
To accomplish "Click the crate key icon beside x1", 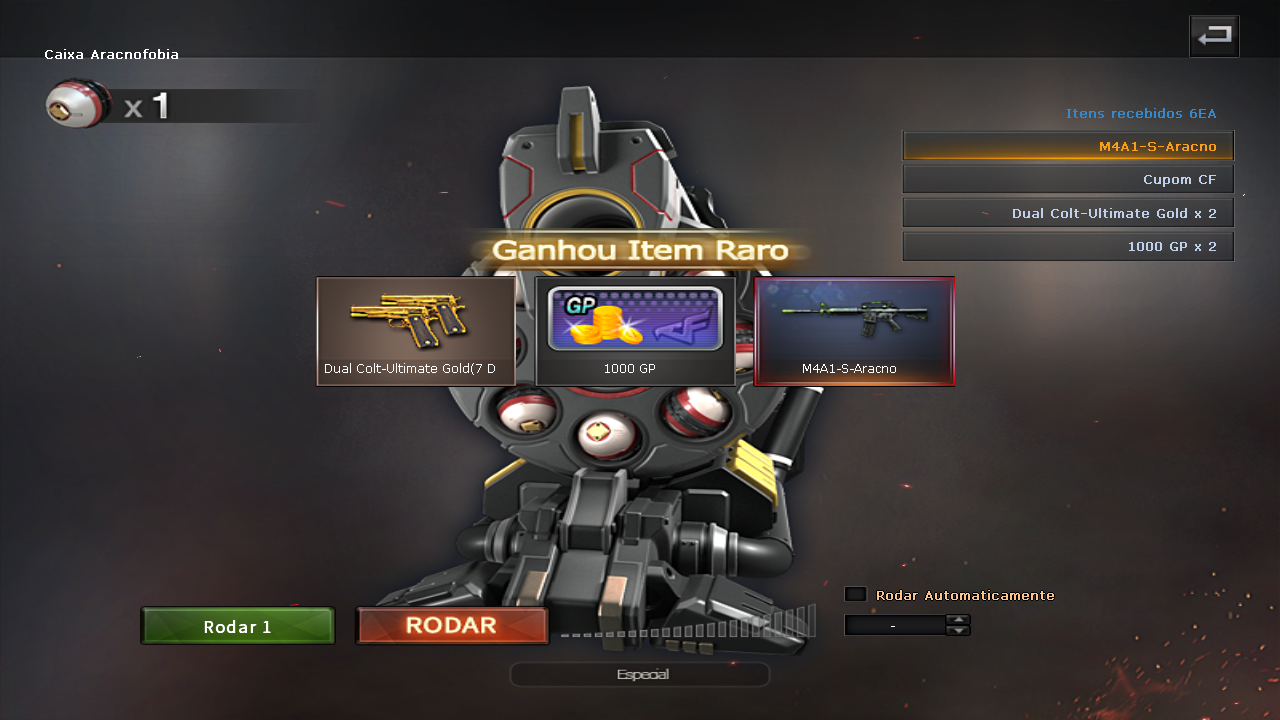I will [x=78, y=103].
